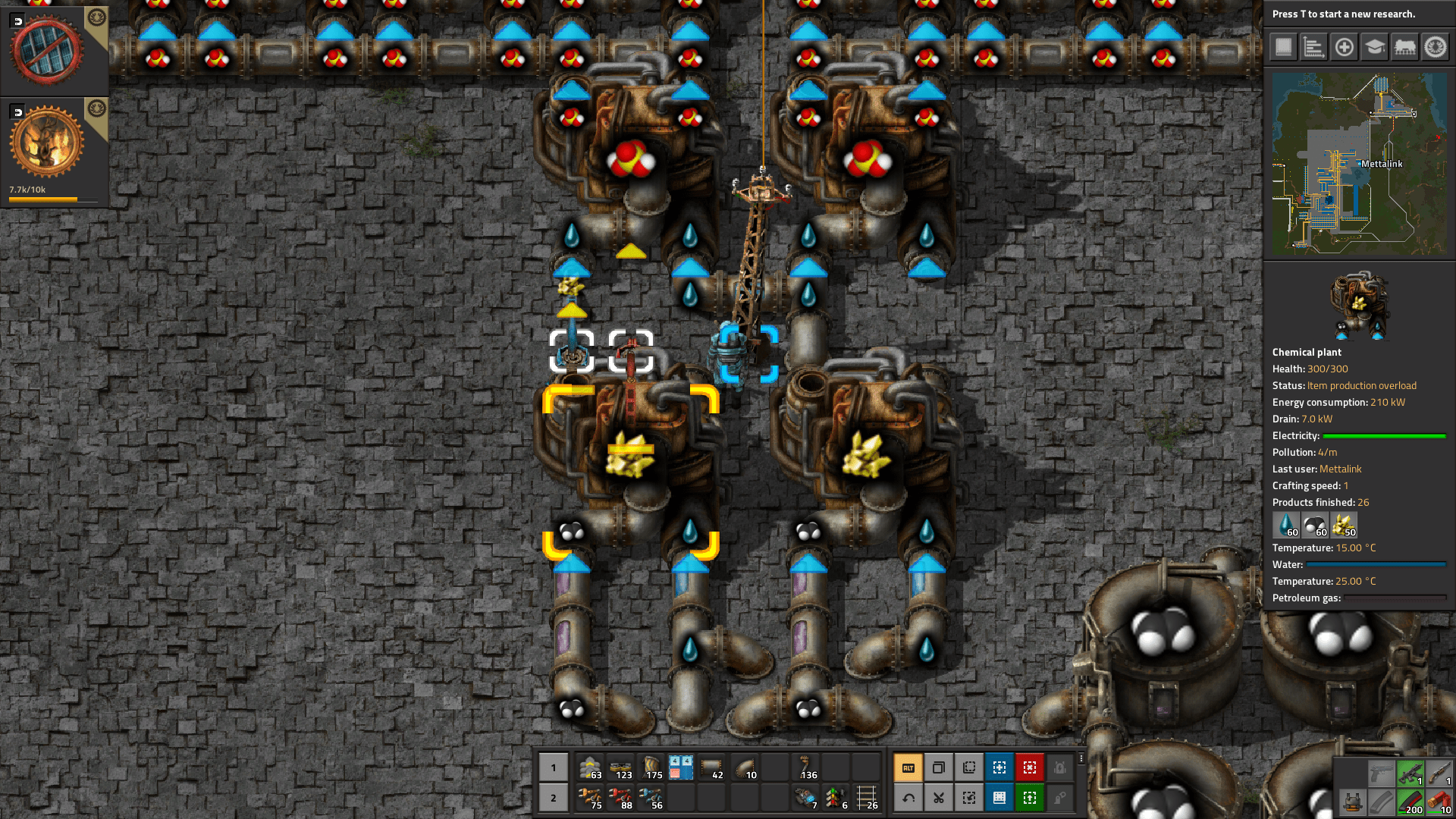Cycle quickbar page 2
This screenshot has width=1456, height=819.
[x=553, y=798]
